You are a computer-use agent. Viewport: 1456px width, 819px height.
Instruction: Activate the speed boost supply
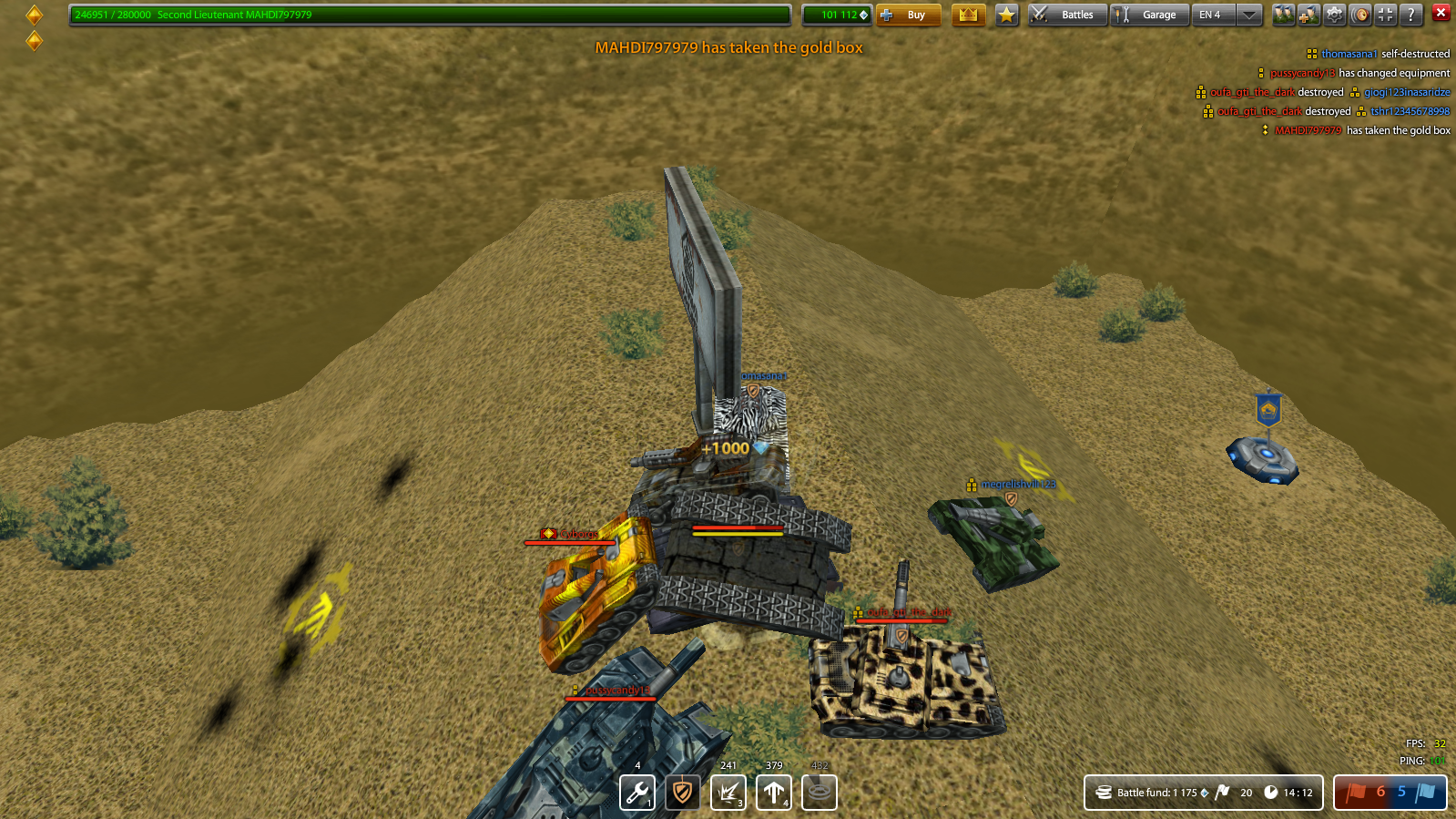click(774, 792)
